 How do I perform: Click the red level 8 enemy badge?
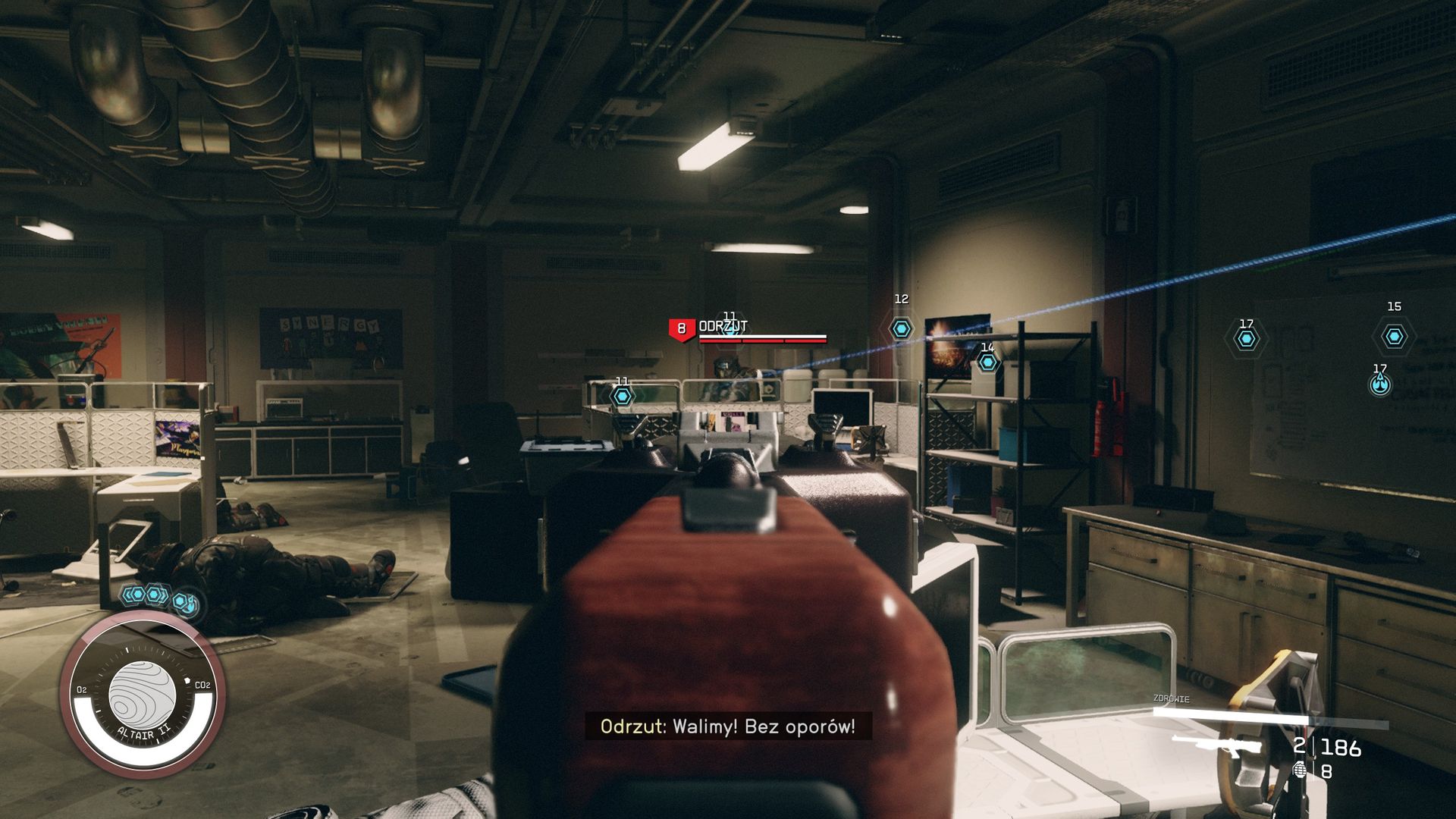point(681,329)
